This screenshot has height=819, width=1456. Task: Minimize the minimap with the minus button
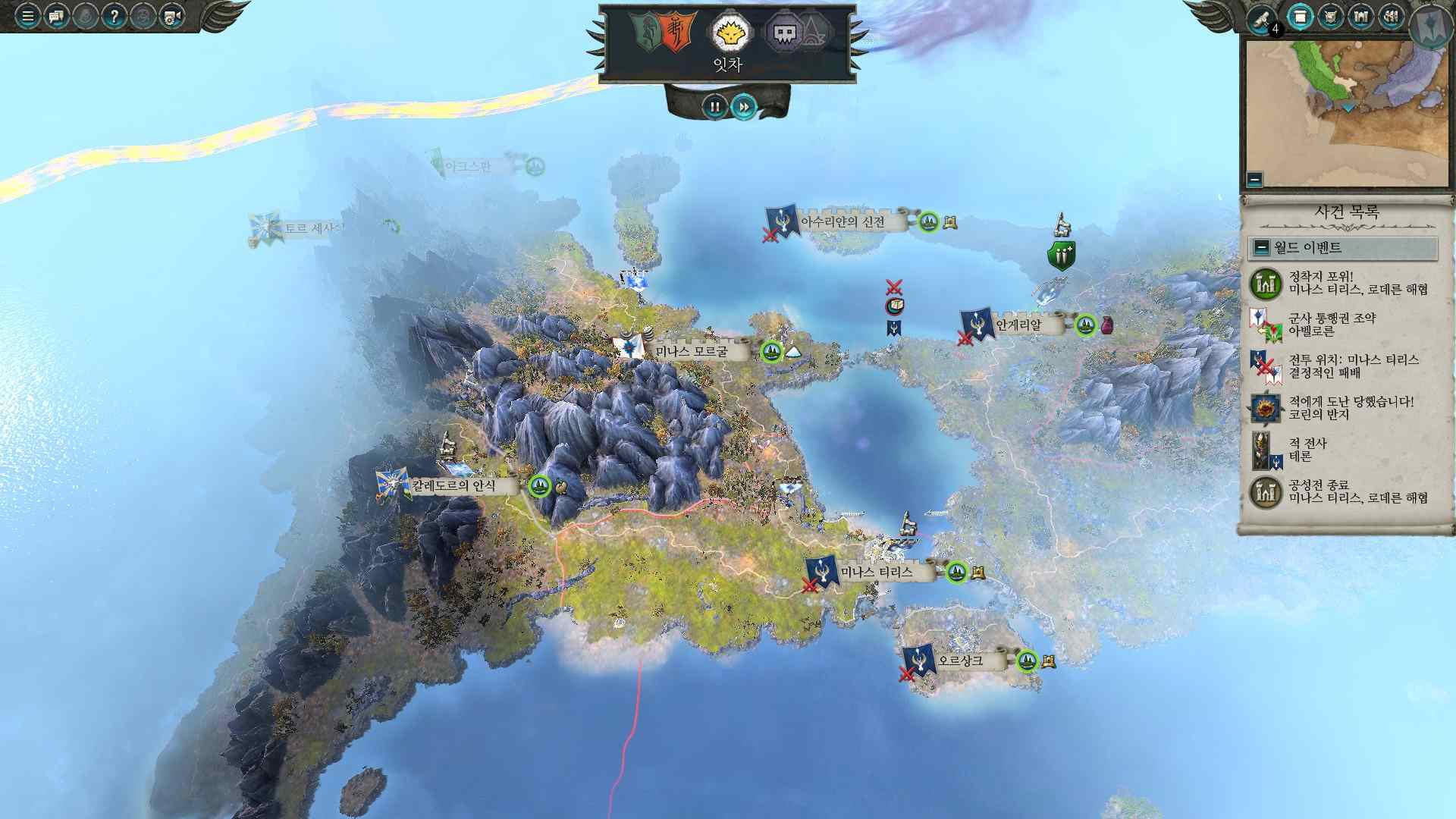[x=1254, y=180]
